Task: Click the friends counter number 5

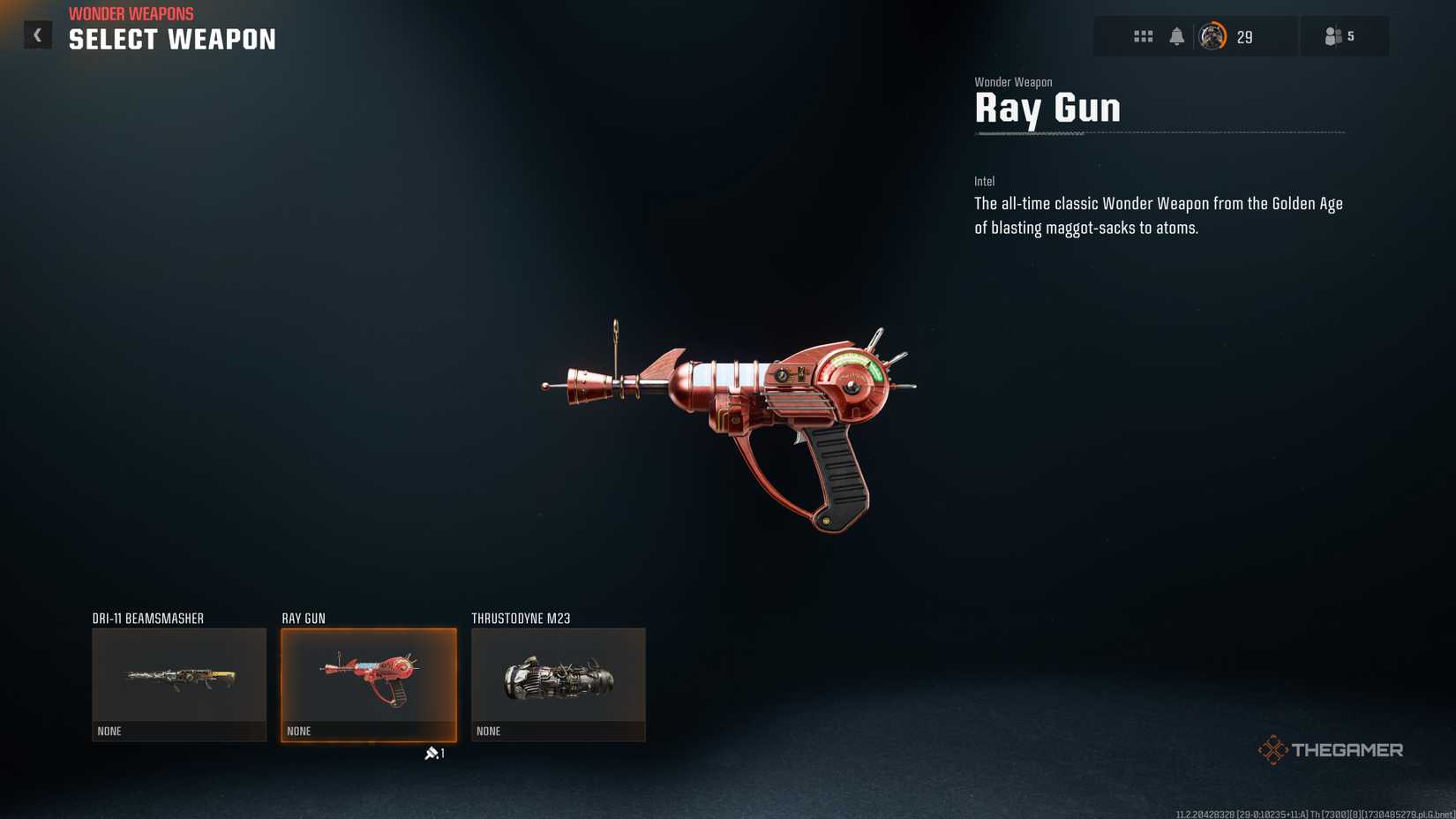Action: tap(1349, 36)
